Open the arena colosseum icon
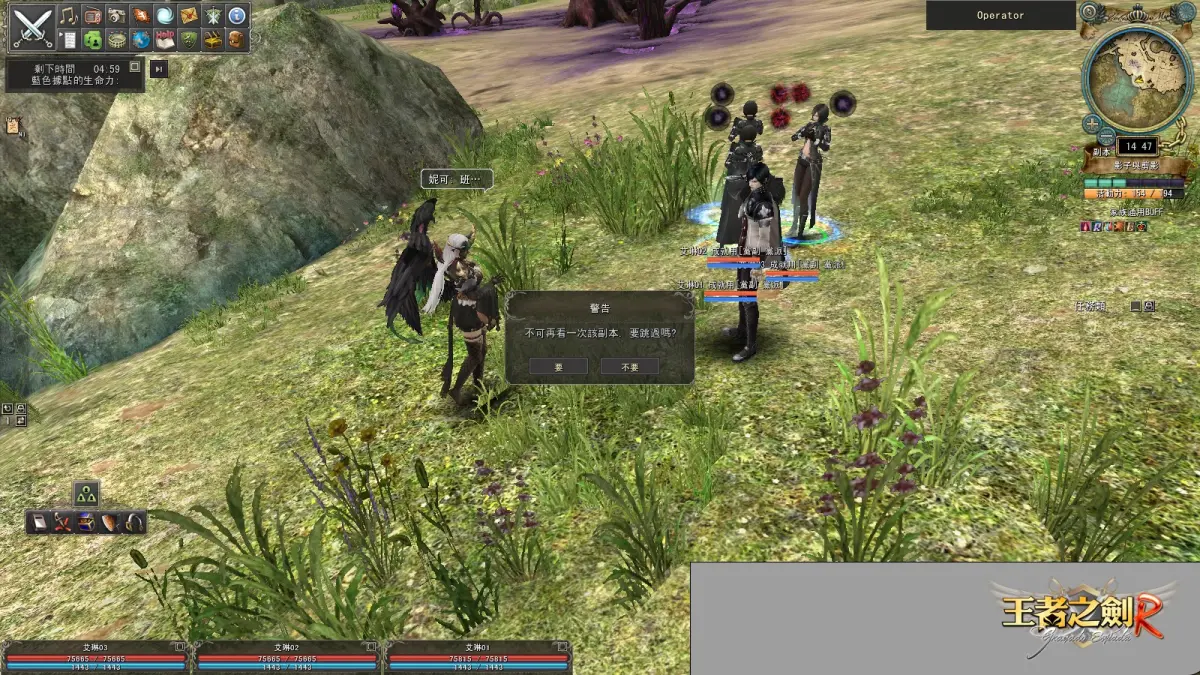This screenshot has height=675, width=1200. pyautogui.click(x=117, y=40)
